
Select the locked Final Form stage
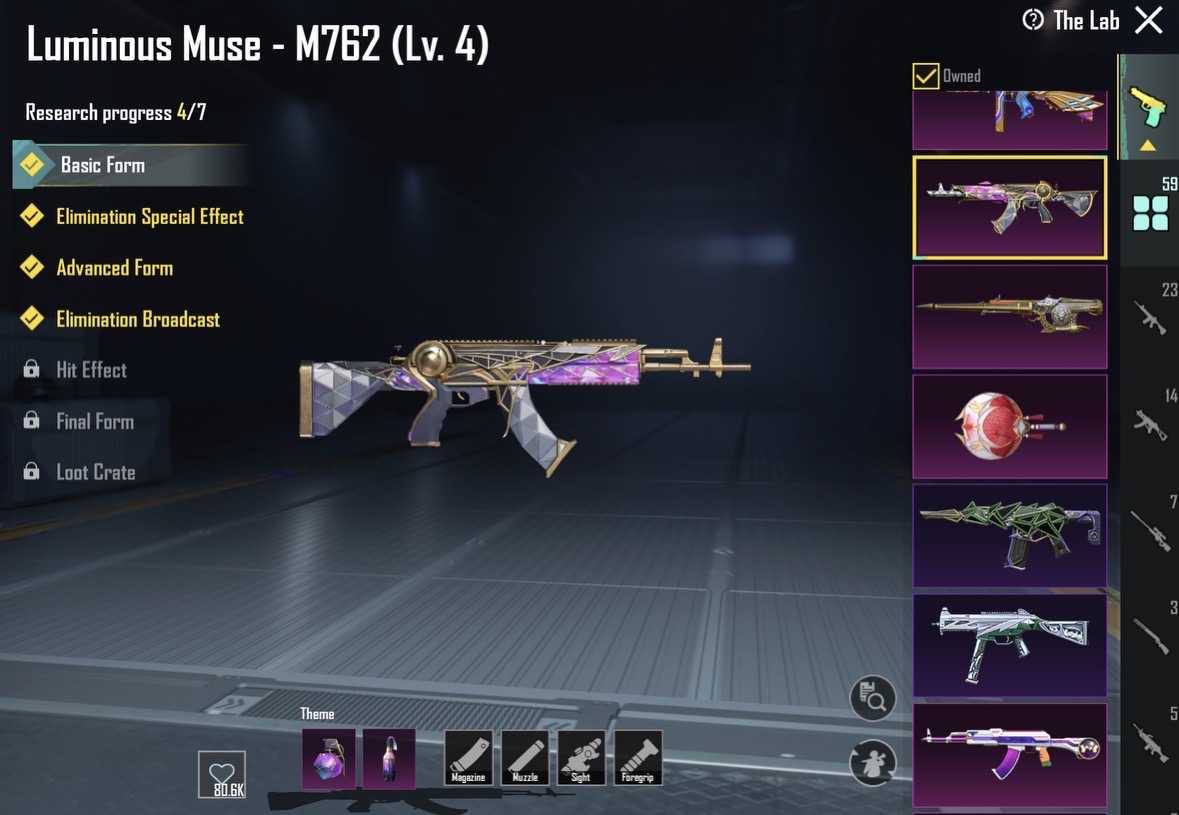coord(94,422)
